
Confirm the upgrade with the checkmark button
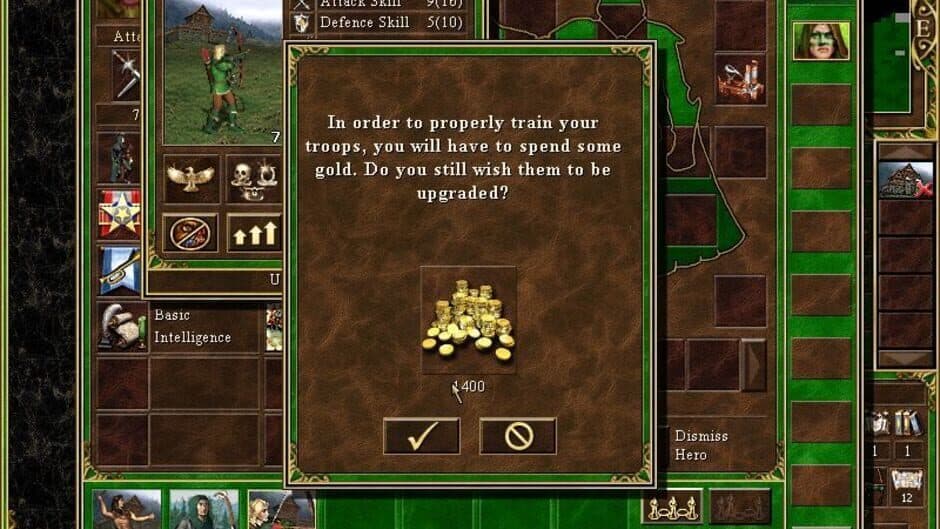(x=421, y=436)
